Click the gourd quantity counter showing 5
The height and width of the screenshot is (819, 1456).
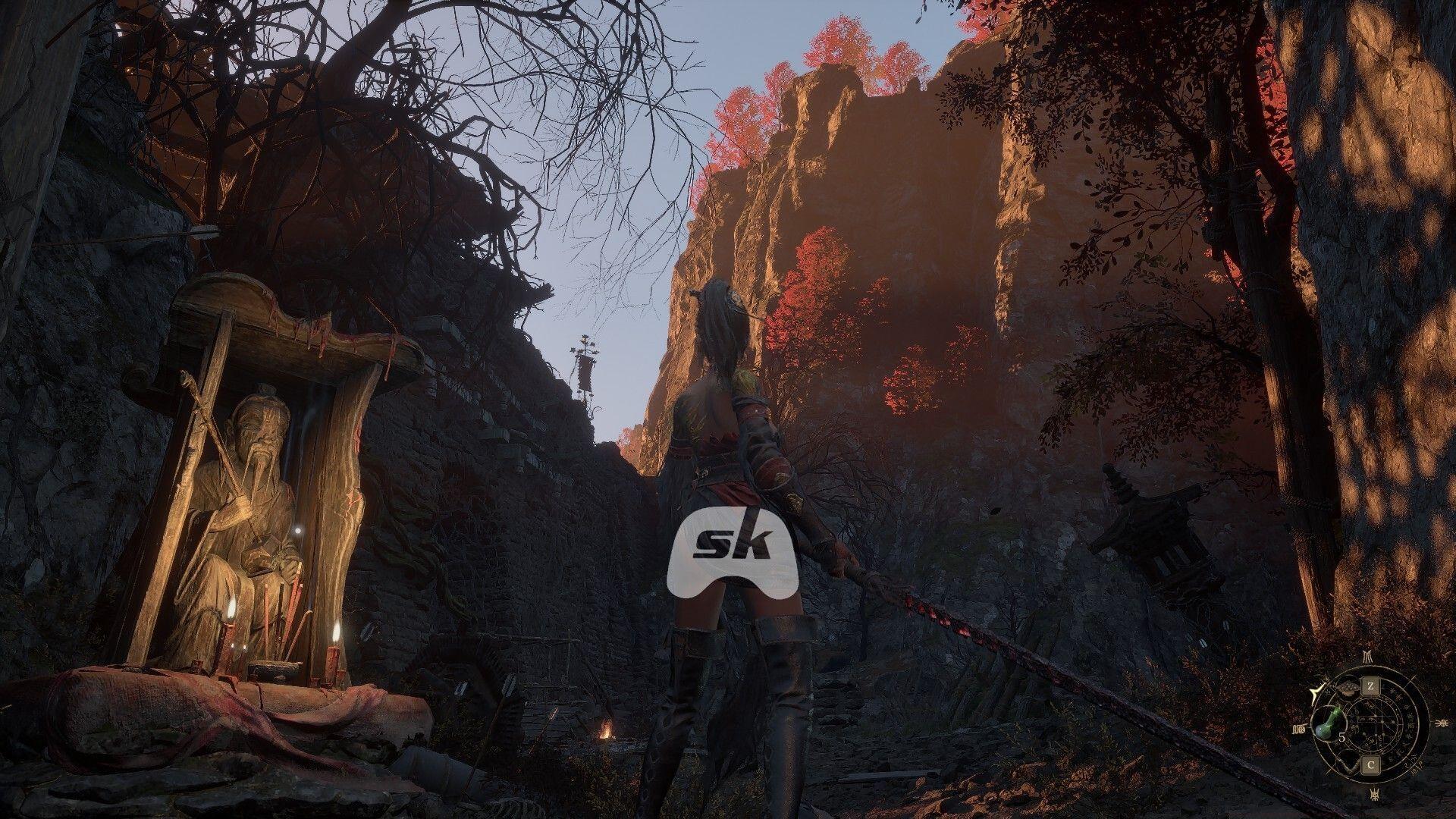1341,737
